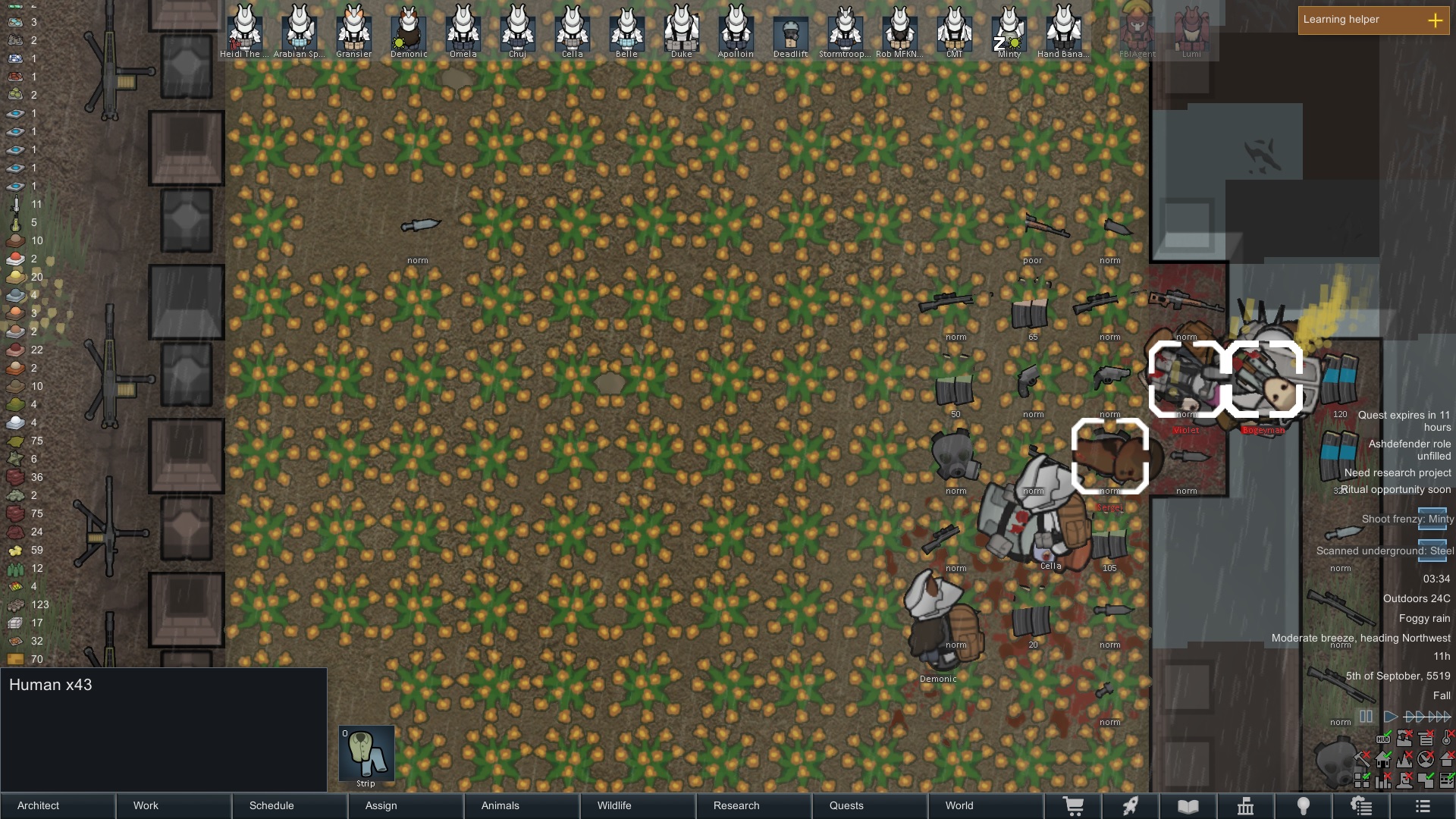This screenshot has height=819, width=1456.
Task: Pause the game with the pause button
Action: [x=1366, y=716]
